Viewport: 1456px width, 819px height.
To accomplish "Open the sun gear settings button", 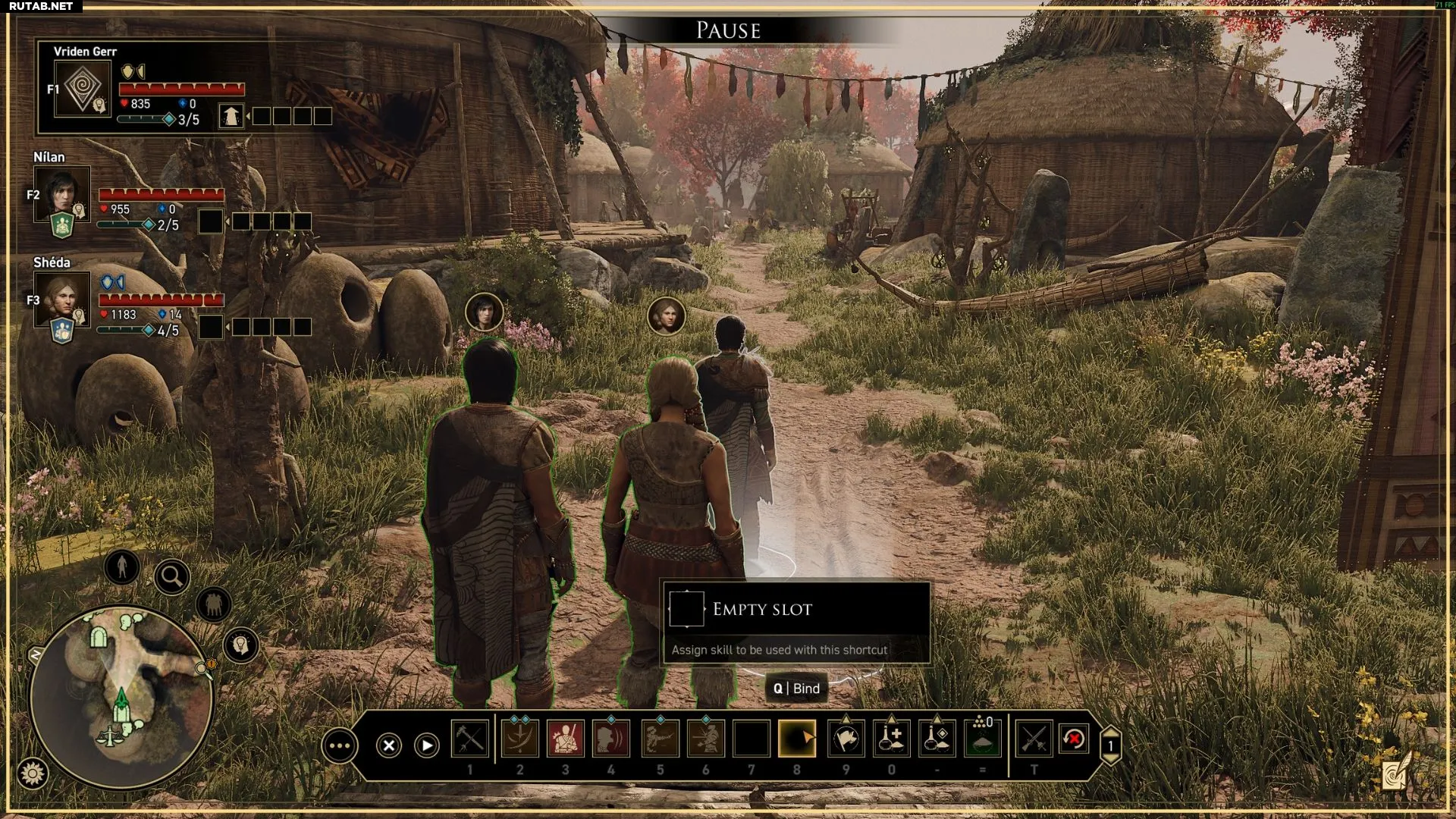I will [x=33, y=773].
